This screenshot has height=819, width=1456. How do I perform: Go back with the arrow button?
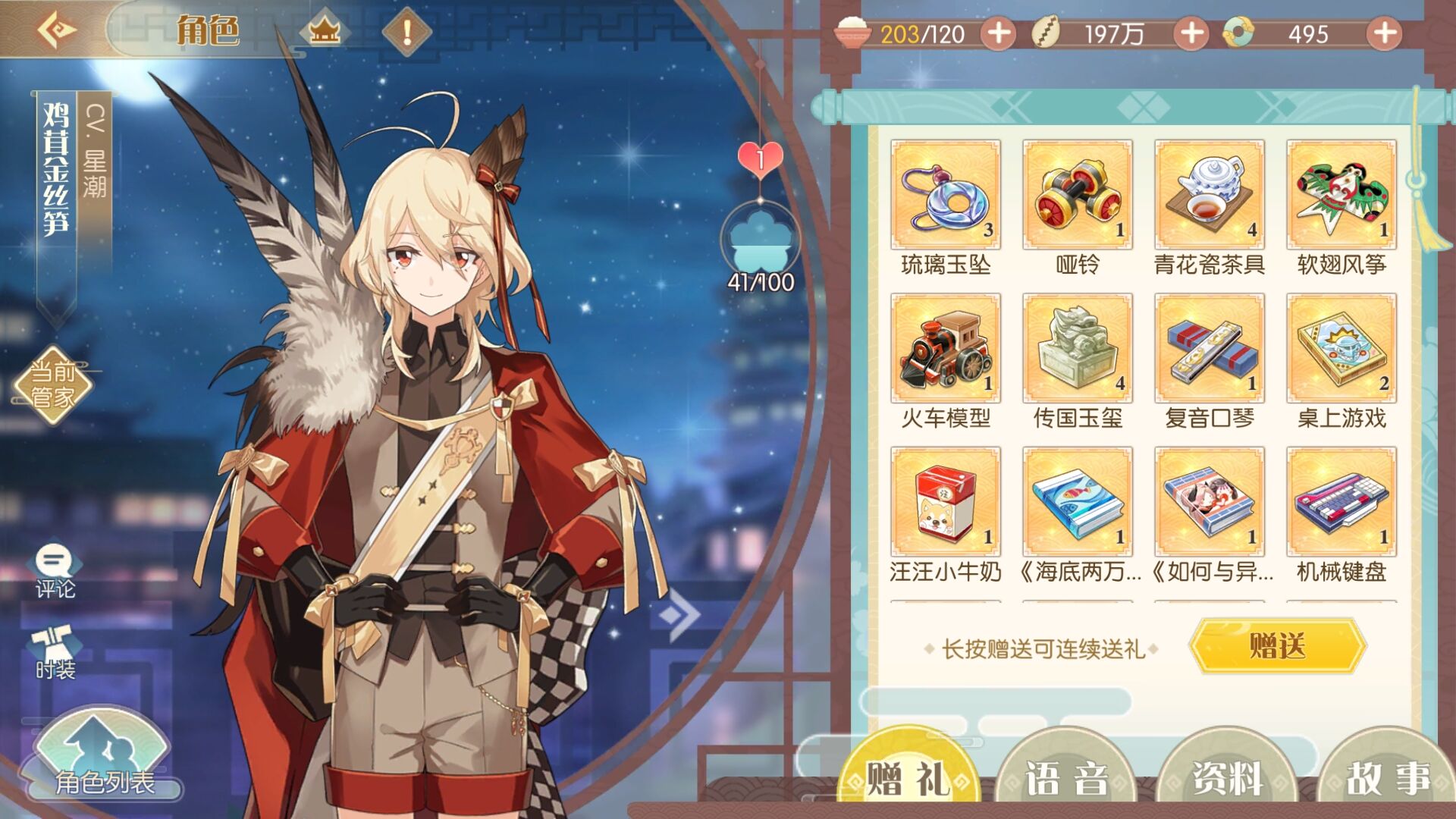tap(57, 31)
